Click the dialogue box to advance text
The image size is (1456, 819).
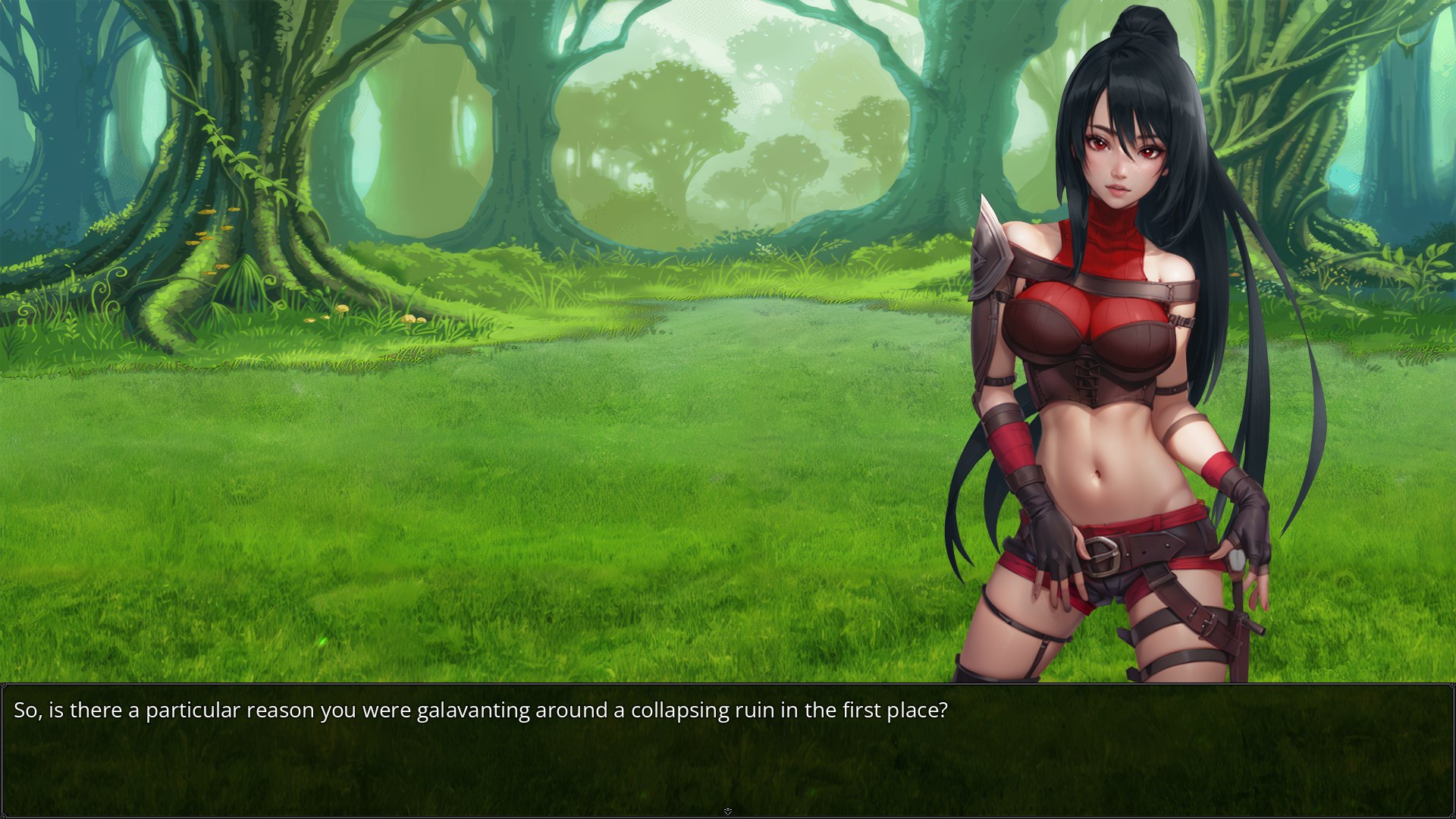[728, 749]
